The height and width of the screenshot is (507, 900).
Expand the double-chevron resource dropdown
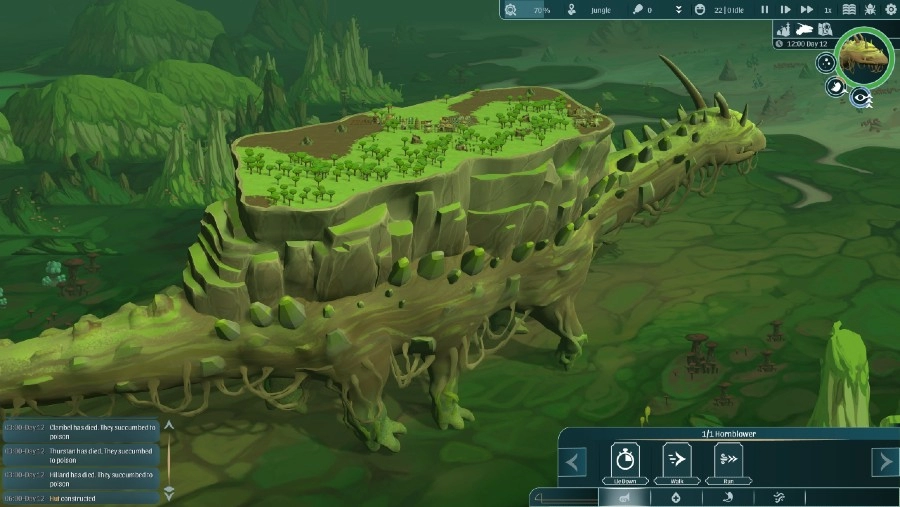pos(678,10)
